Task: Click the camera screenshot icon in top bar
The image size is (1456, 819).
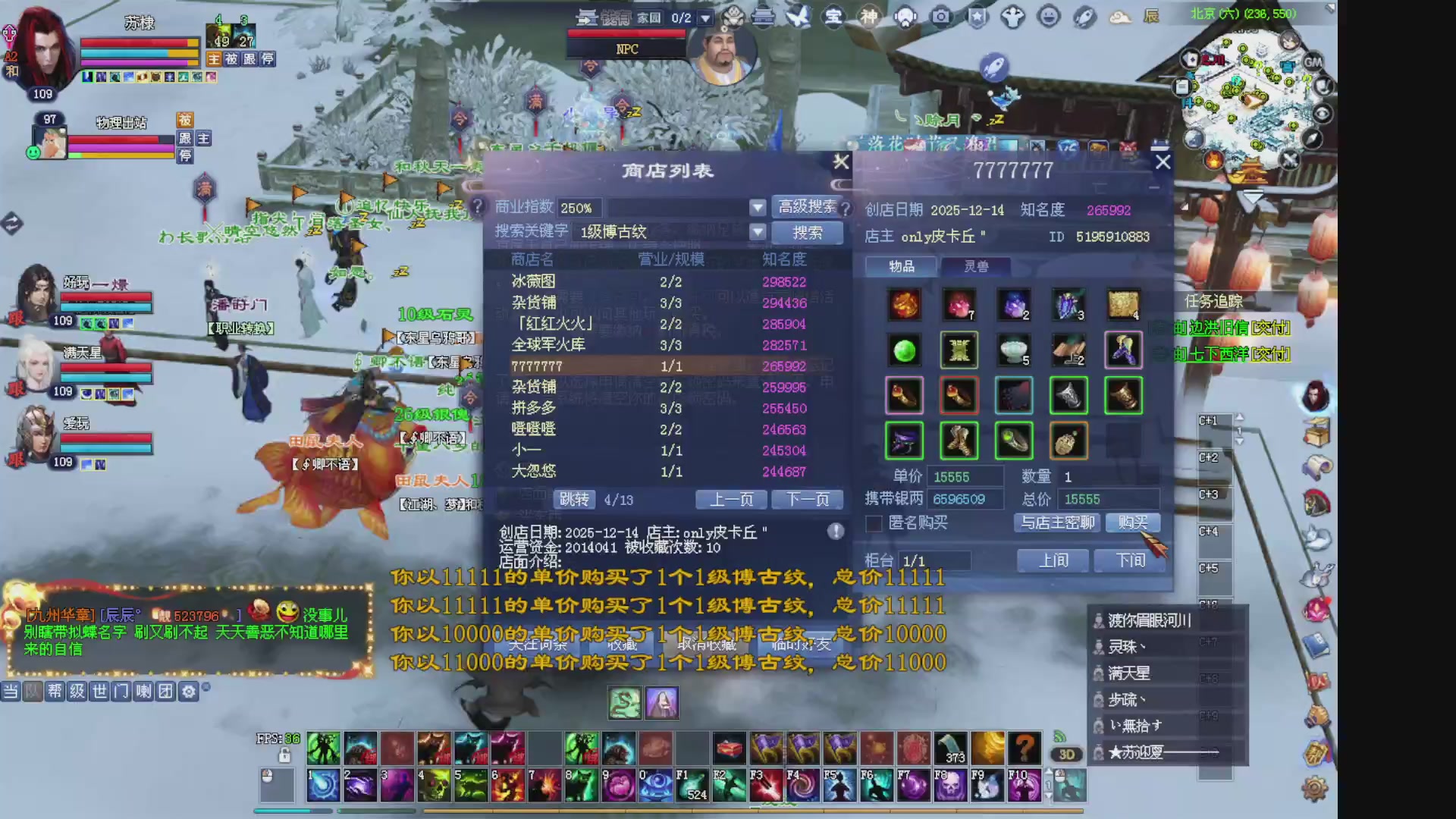Action: pos(940,17)
